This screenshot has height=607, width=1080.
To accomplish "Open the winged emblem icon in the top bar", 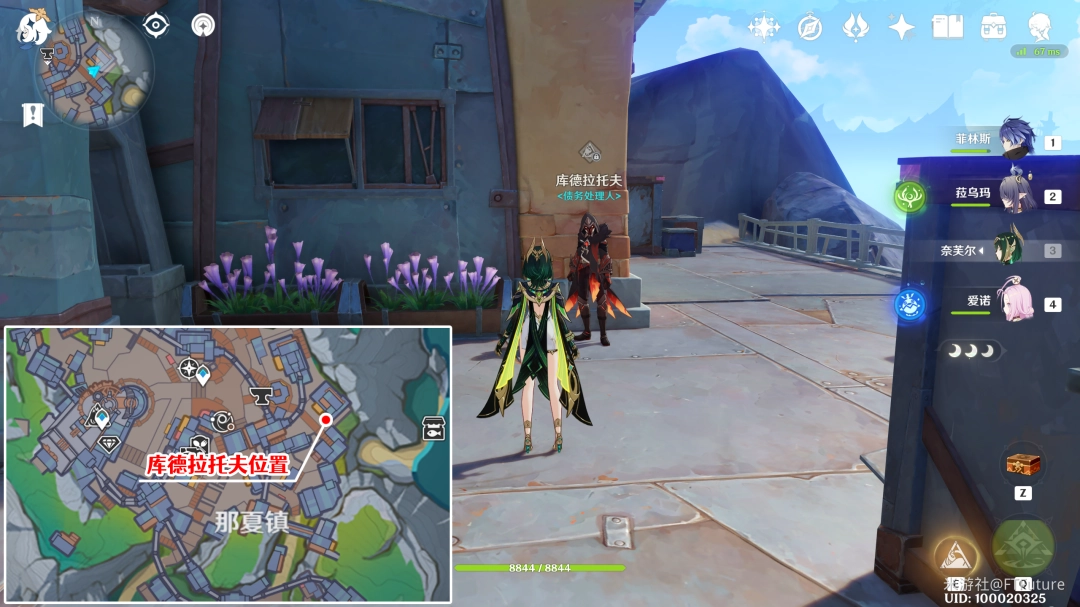I will (856, 27).
